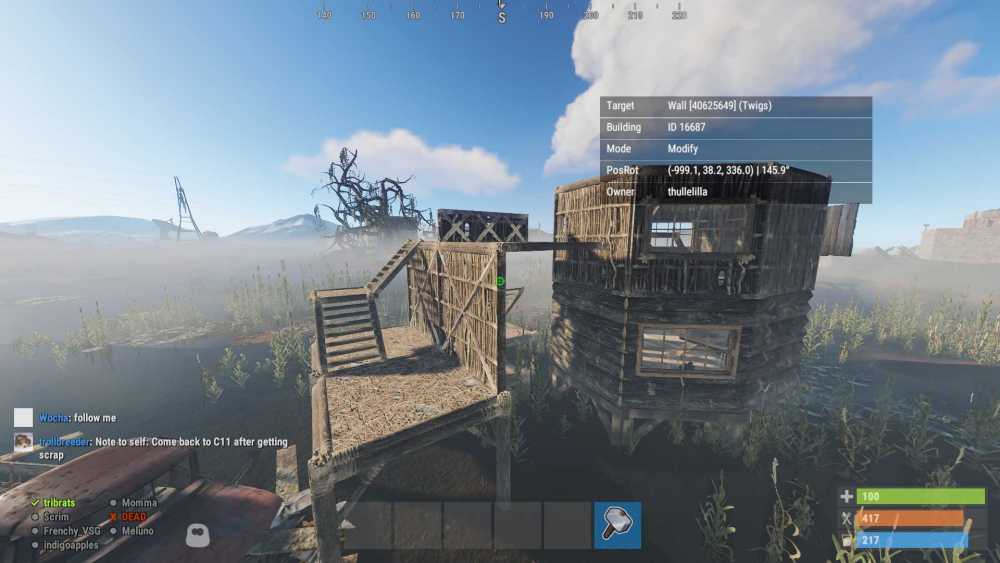Screen dimensions: 1000x563
Task: Select the DEAD teammate entry
Action: 134,516
